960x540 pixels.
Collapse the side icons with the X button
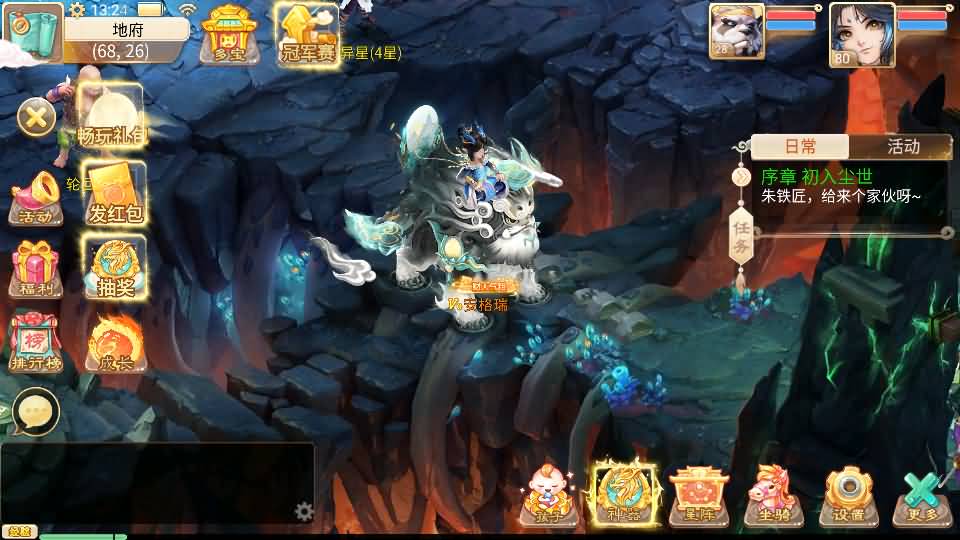pyautogui.click(x=37, y=120)
